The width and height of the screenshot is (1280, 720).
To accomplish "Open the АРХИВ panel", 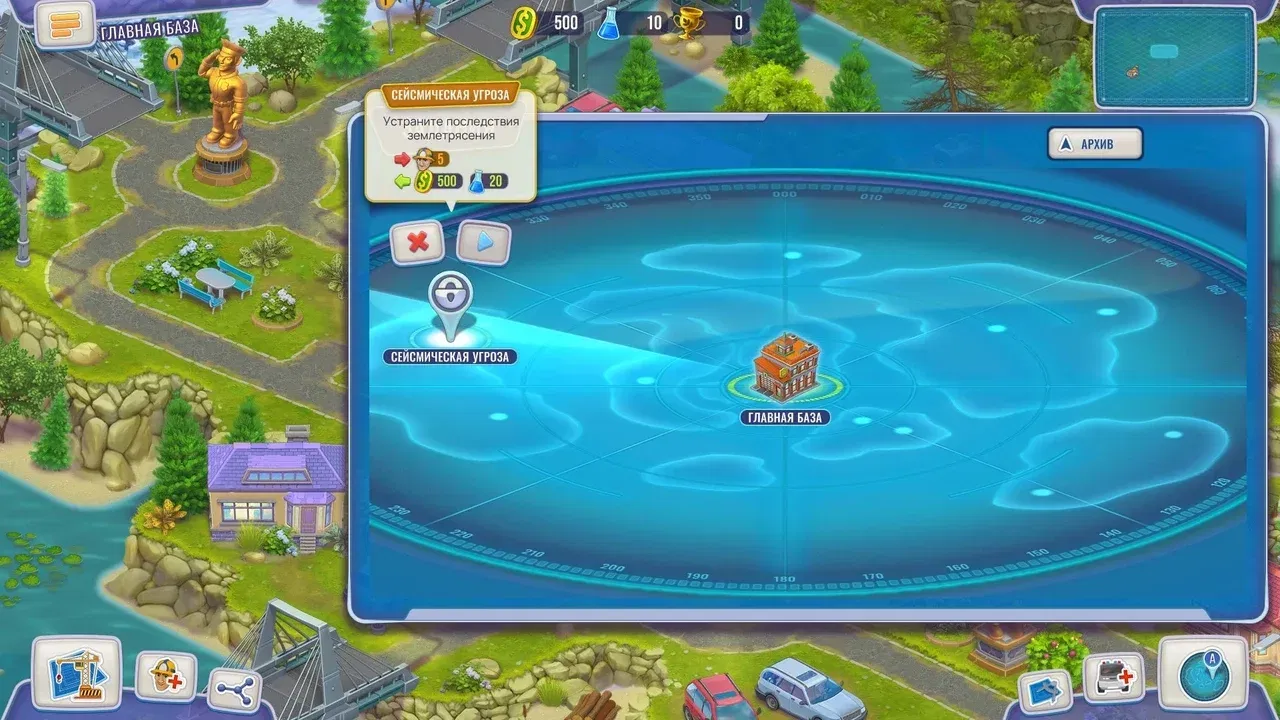I will point(1094,143).
